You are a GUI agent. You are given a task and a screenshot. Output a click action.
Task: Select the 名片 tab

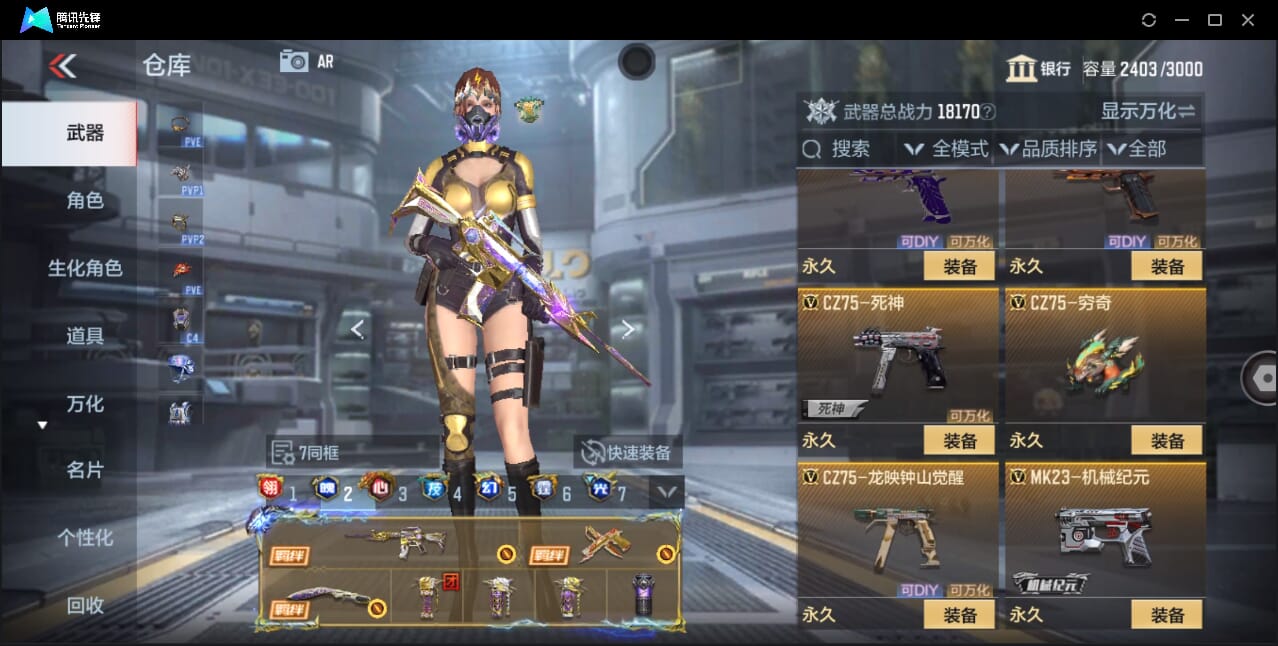pos(84,470)
